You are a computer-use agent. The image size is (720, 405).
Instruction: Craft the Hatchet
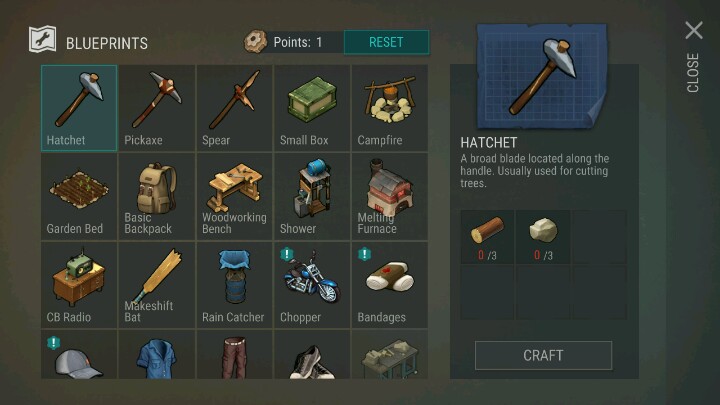[543, 355]
